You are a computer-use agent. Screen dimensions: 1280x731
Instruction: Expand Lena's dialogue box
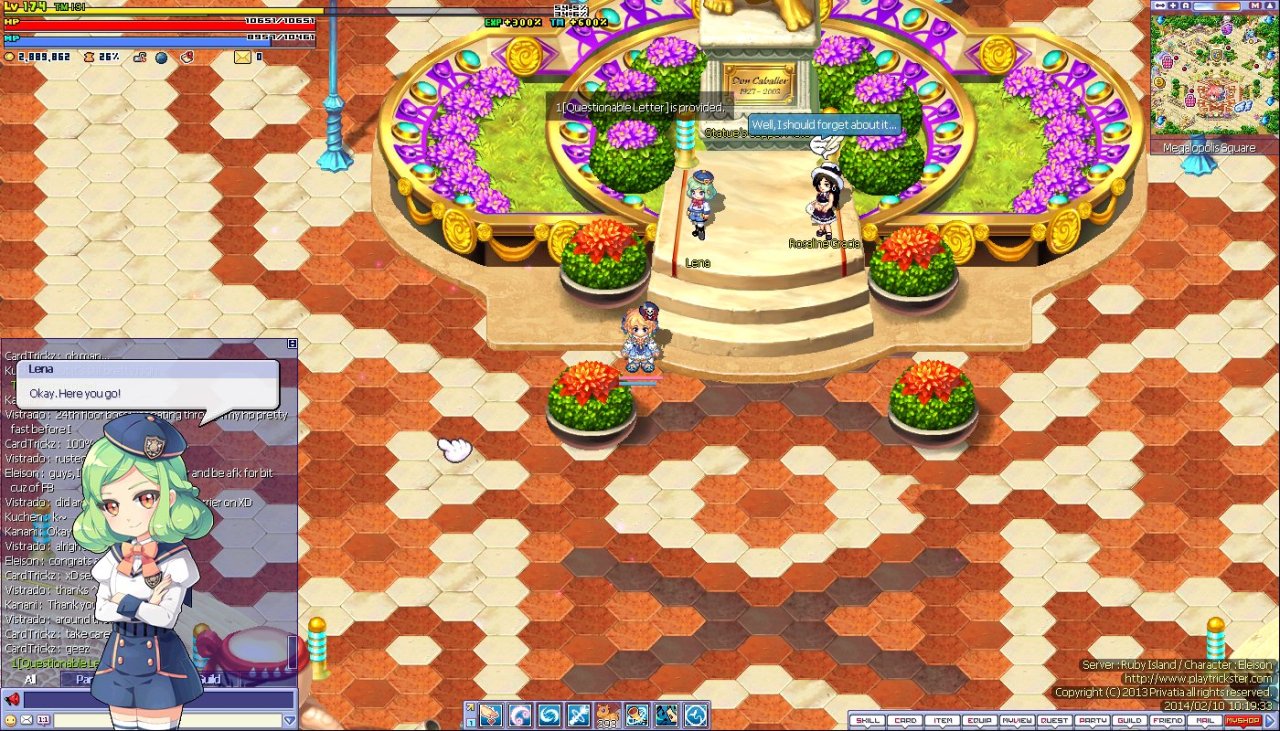(x=150, y=390)
